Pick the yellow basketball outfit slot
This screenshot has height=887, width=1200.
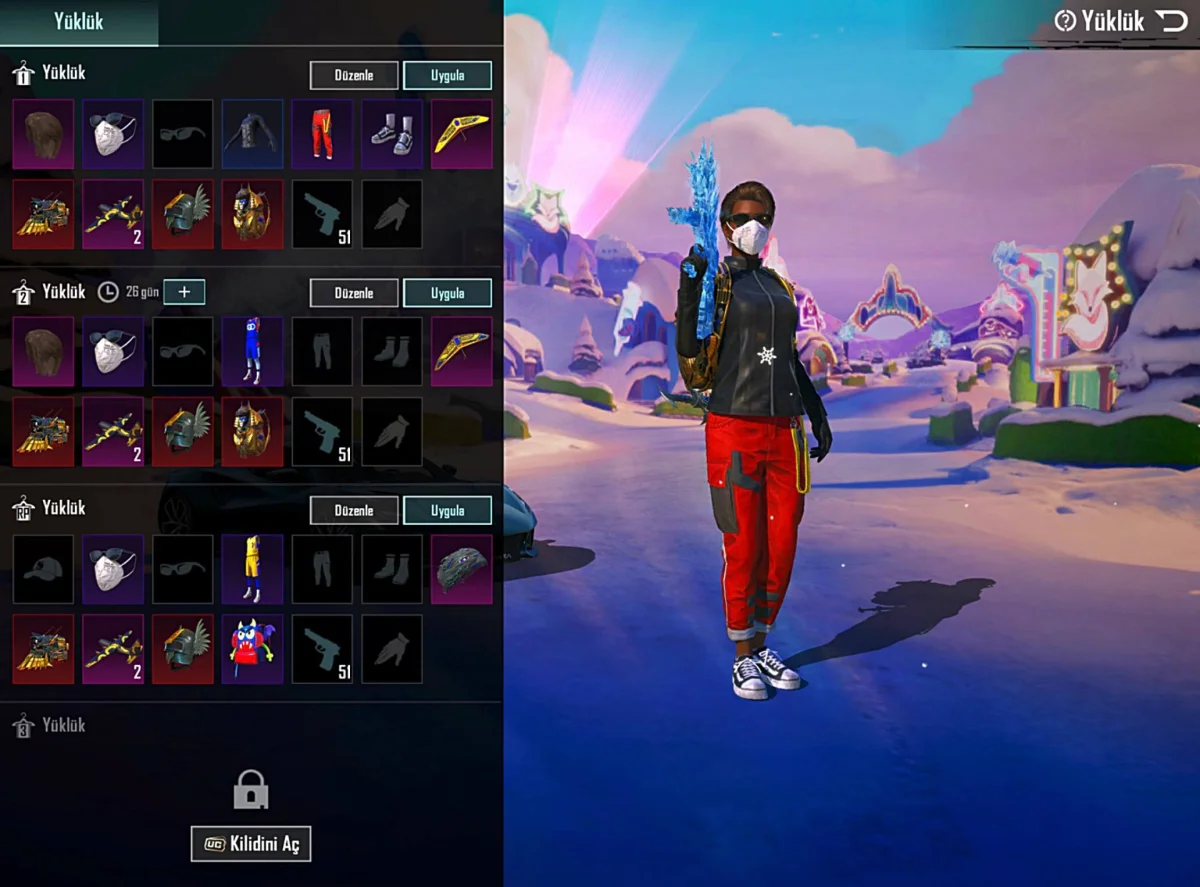pyautogui.click(x=252, y=569)
